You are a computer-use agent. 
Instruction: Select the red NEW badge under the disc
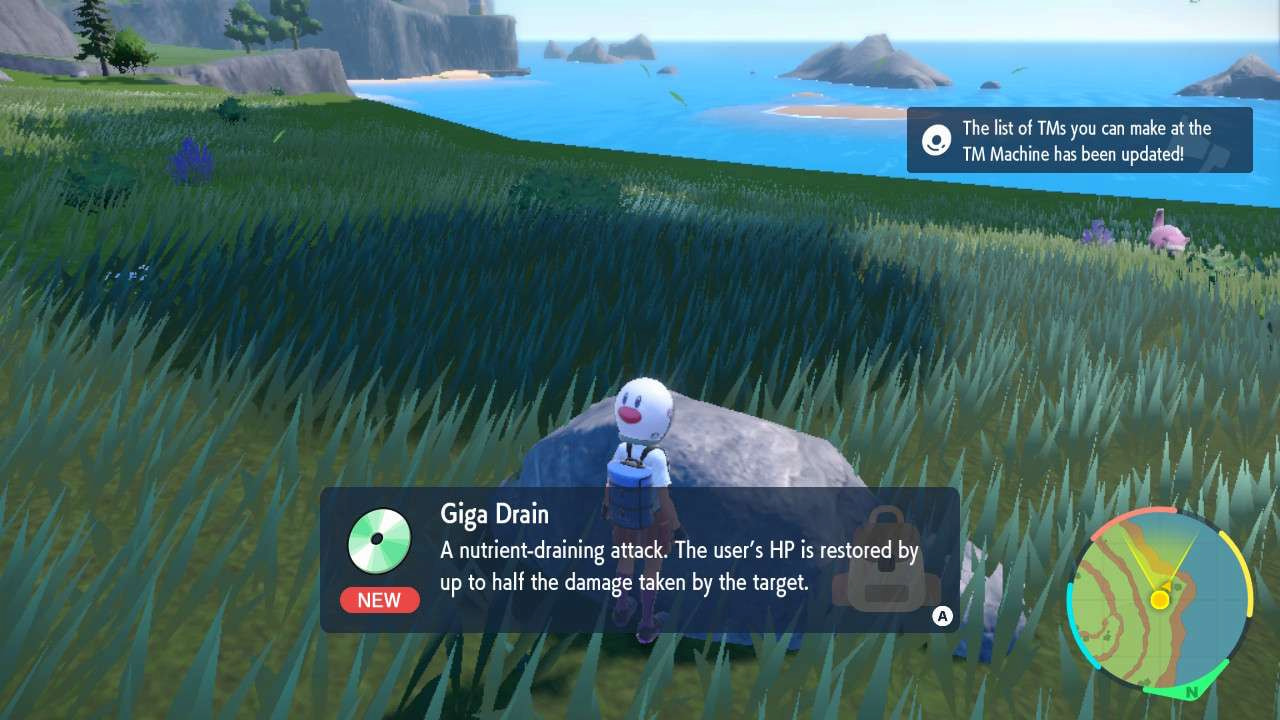point(379,600)
